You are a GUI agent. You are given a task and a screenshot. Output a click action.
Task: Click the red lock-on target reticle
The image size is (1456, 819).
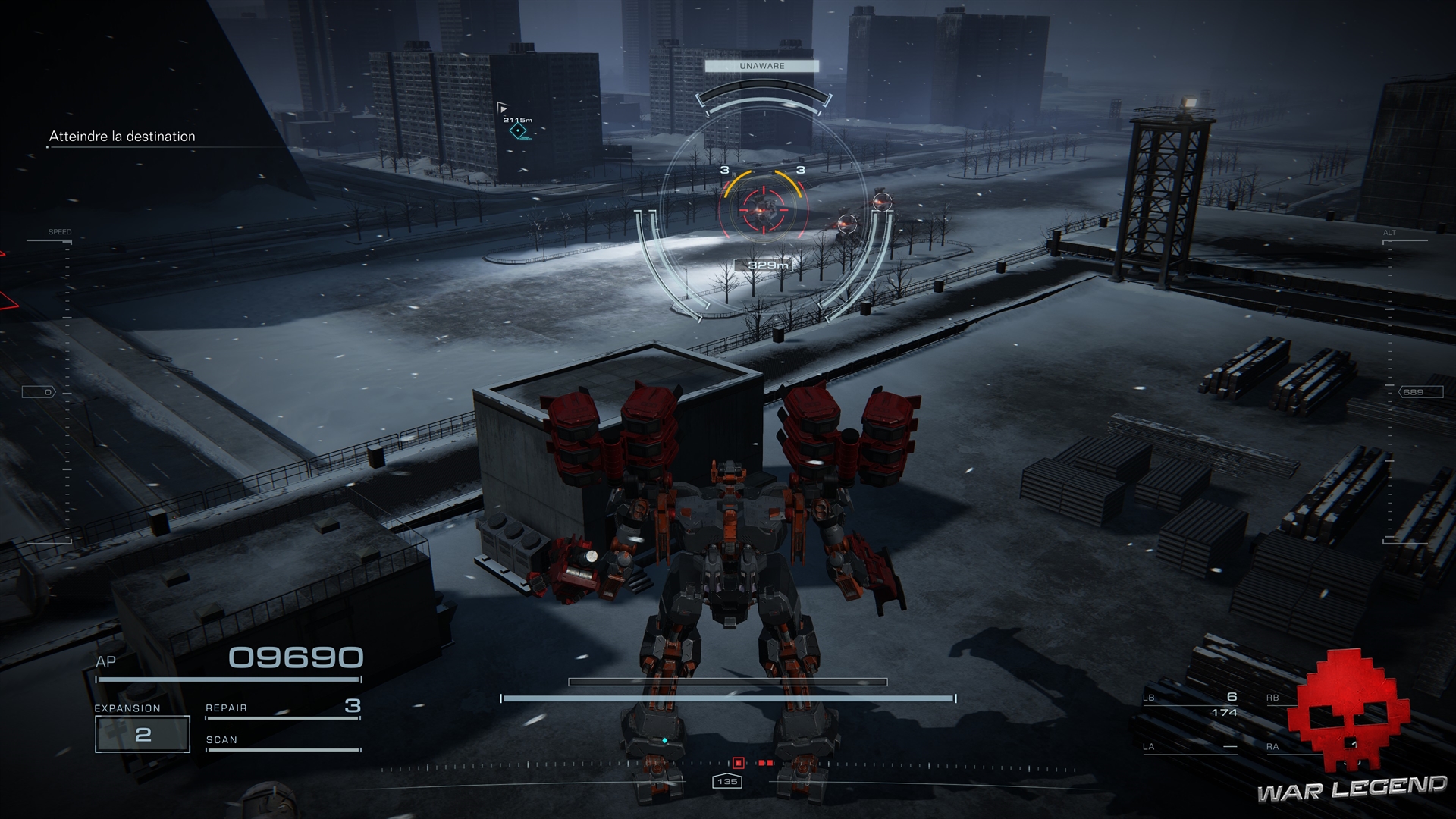(762, 207)
